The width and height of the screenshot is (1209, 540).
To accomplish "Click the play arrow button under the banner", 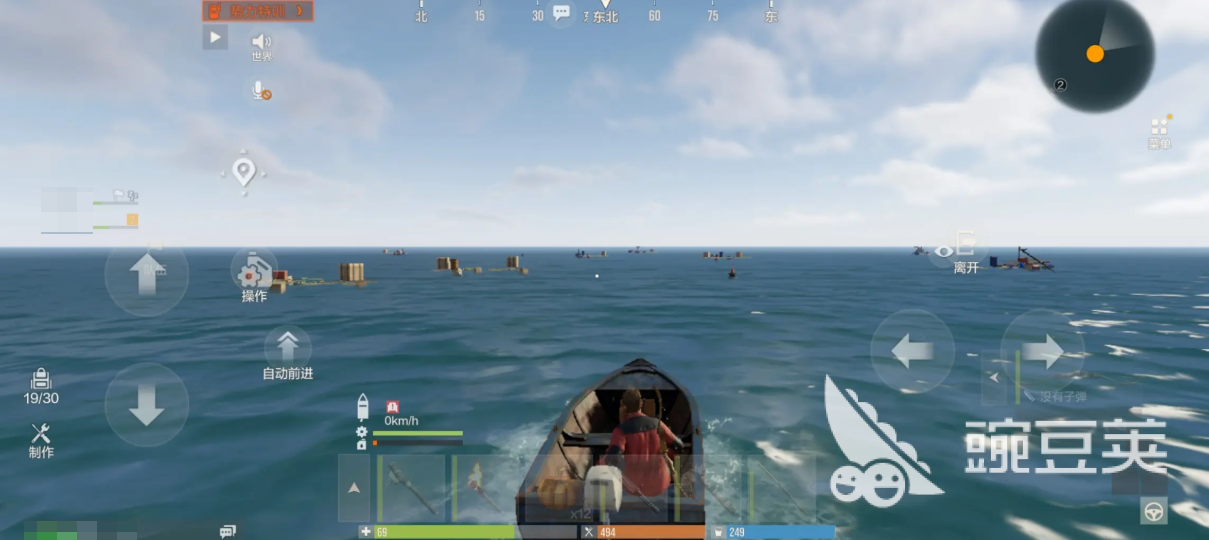I will (215, 39).
